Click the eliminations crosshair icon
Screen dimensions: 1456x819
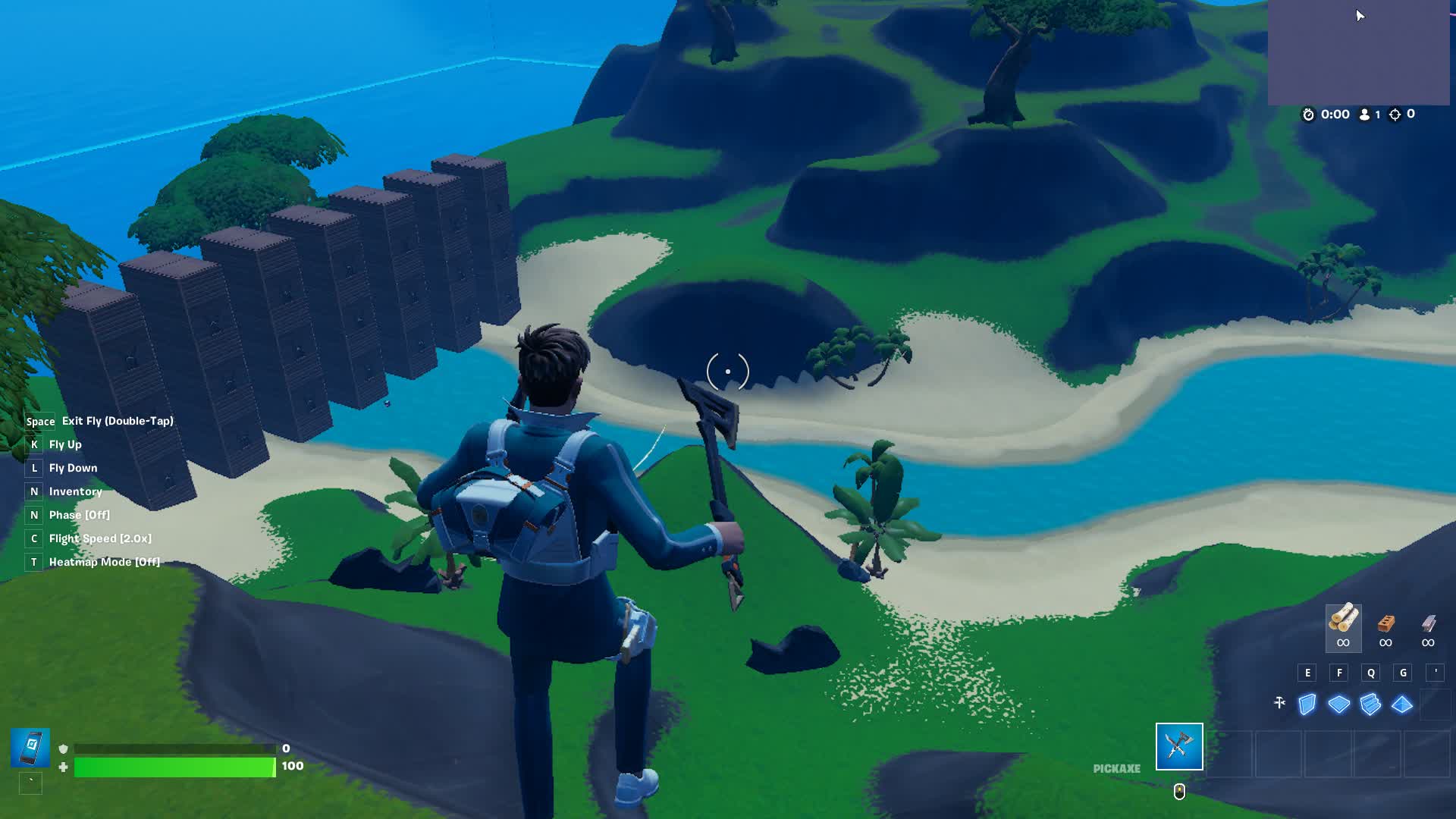tap(1397, 115)
